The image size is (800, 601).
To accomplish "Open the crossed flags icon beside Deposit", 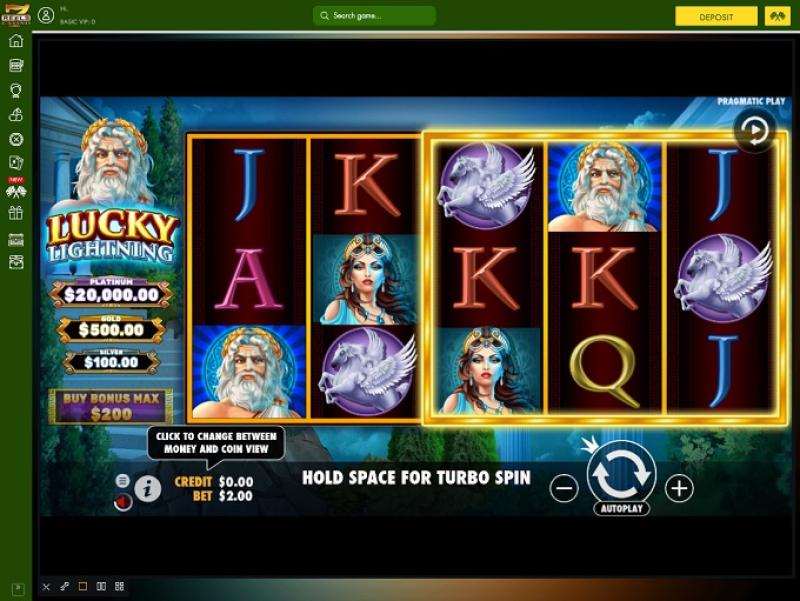I will tap(777, 17).
